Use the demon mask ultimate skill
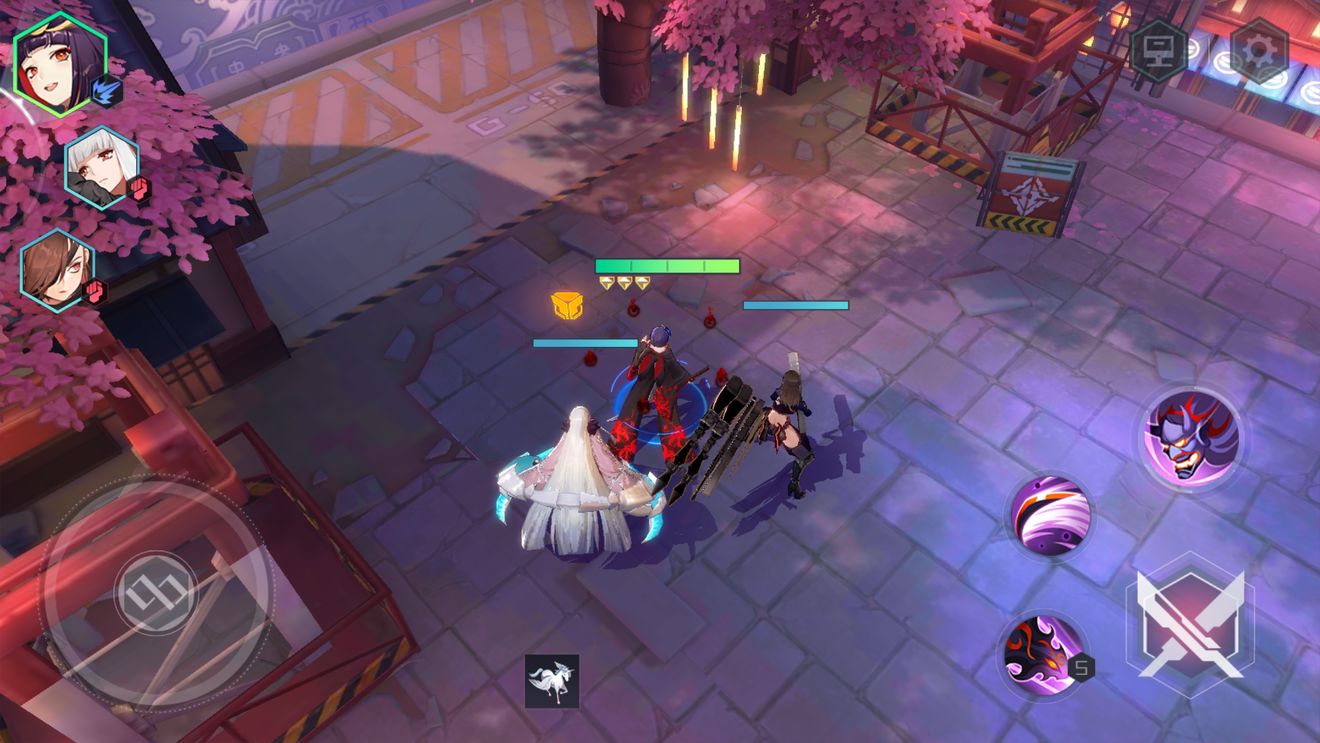The image size is (1320, 743). click(1192, 437)
